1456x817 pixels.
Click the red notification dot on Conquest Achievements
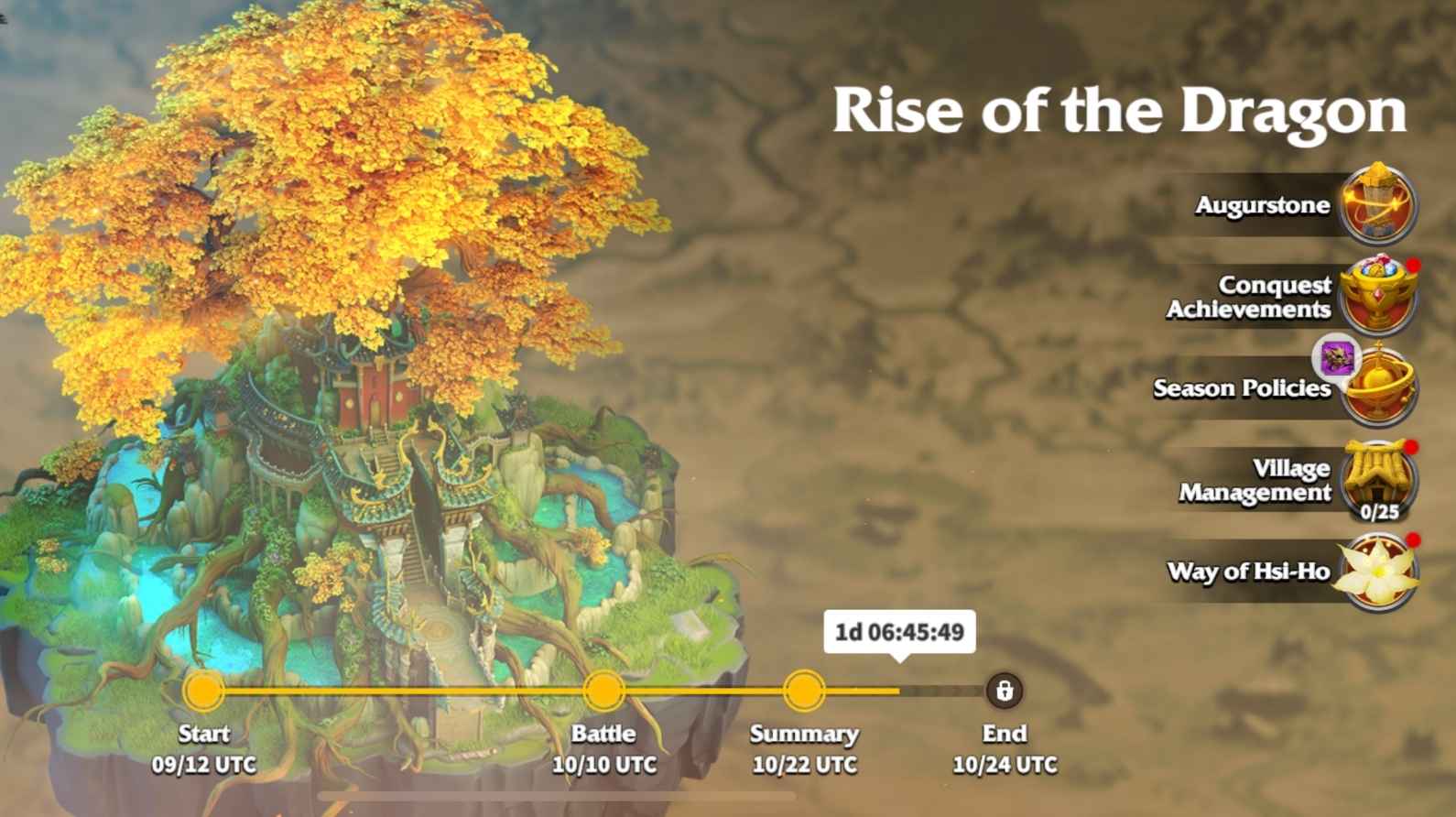[1413, 265]
